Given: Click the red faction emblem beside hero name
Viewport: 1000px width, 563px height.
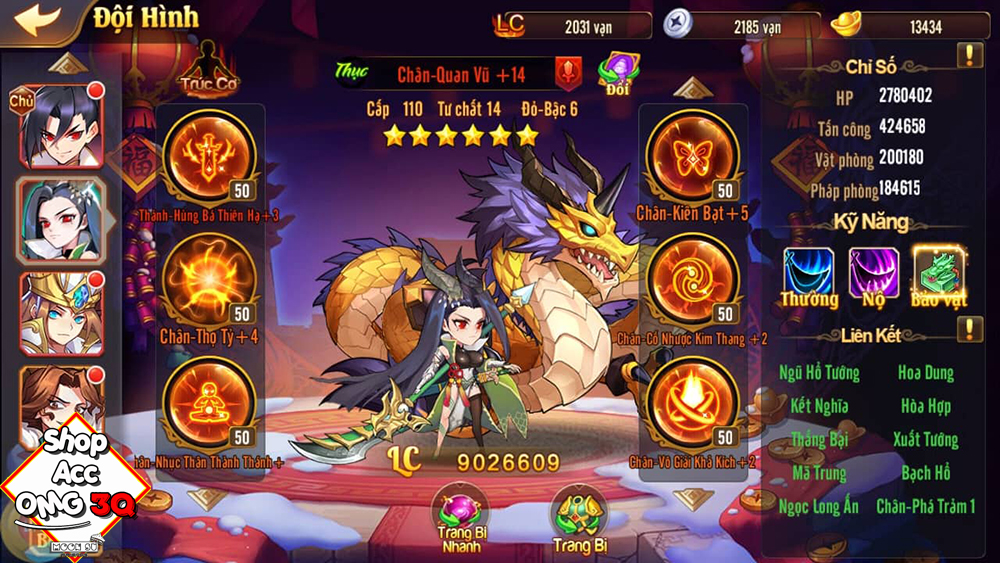Looking at the screenshot, I should click(569, 73).
